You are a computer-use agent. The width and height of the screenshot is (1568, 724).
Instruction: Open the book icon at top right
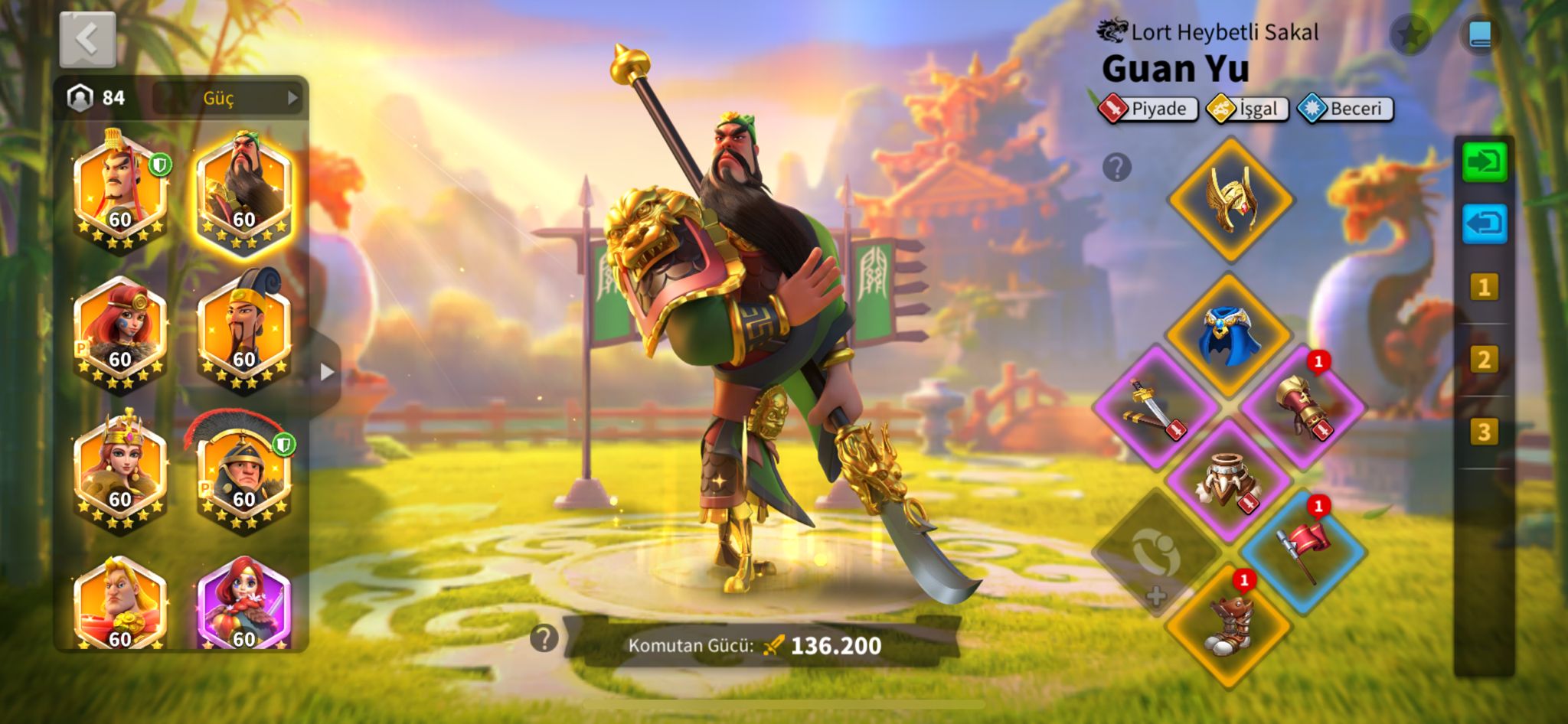click(x=1479, y=34)
